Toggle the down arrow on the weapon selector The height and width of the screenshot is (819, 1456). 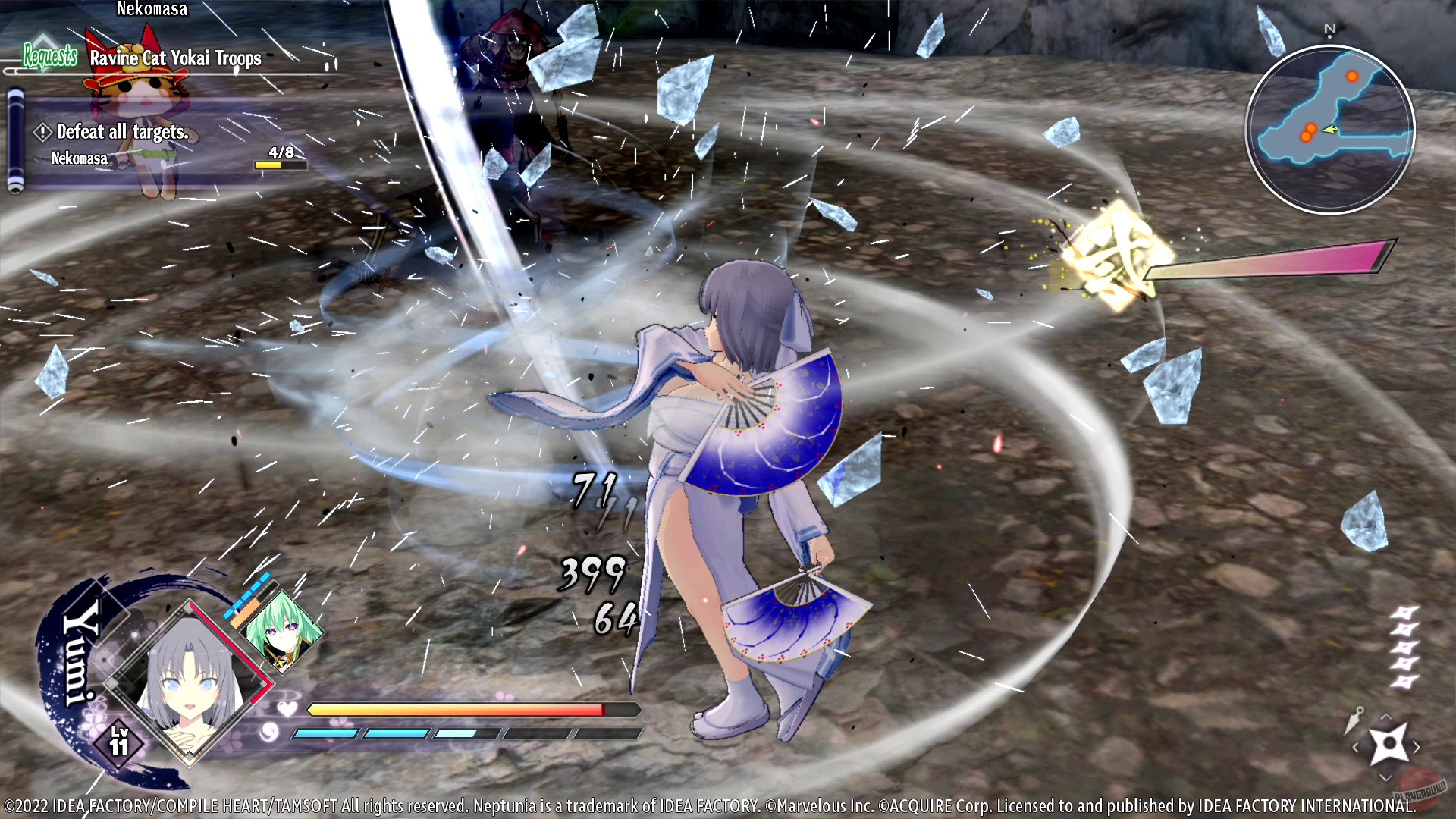pyautogui.click(x=1385, y=777)
